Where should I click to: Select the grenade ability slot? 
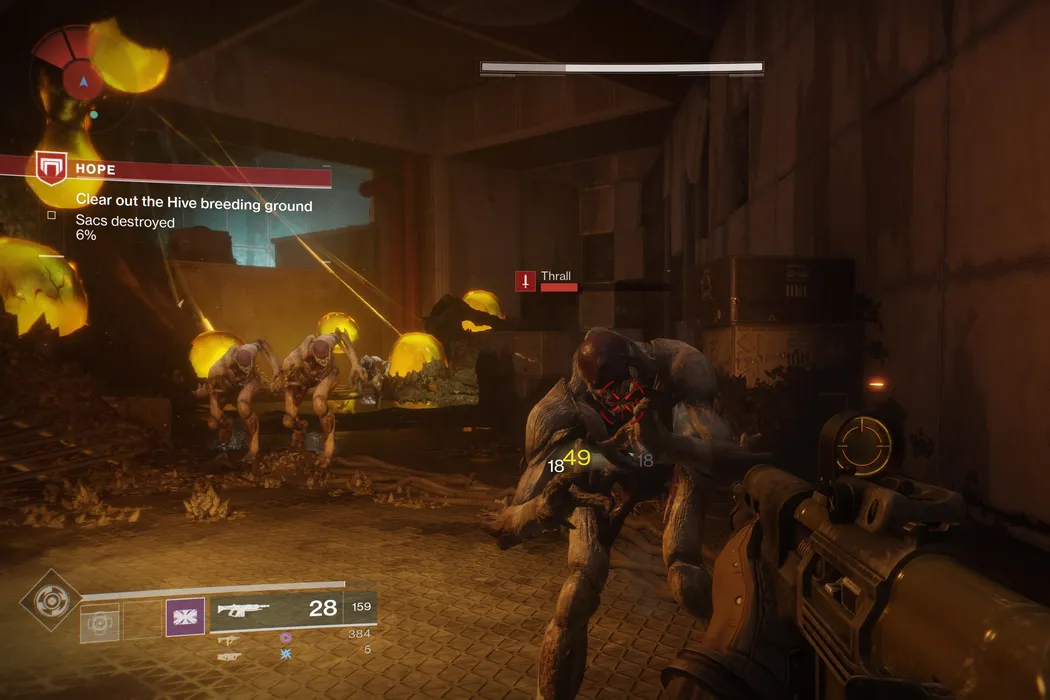point(100,622)
